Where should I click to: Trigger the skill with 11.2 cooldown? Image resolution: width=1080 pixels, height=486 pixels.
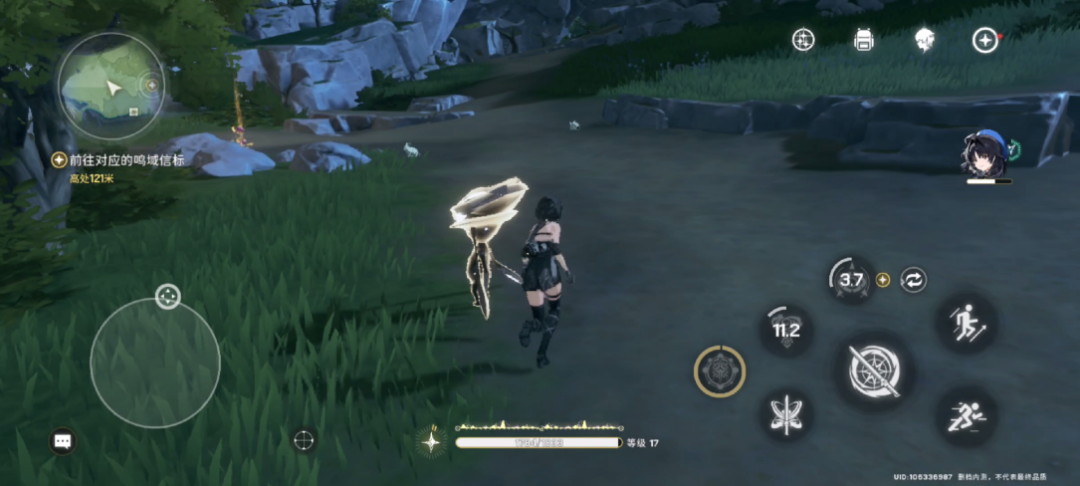(x=786, y=330)
